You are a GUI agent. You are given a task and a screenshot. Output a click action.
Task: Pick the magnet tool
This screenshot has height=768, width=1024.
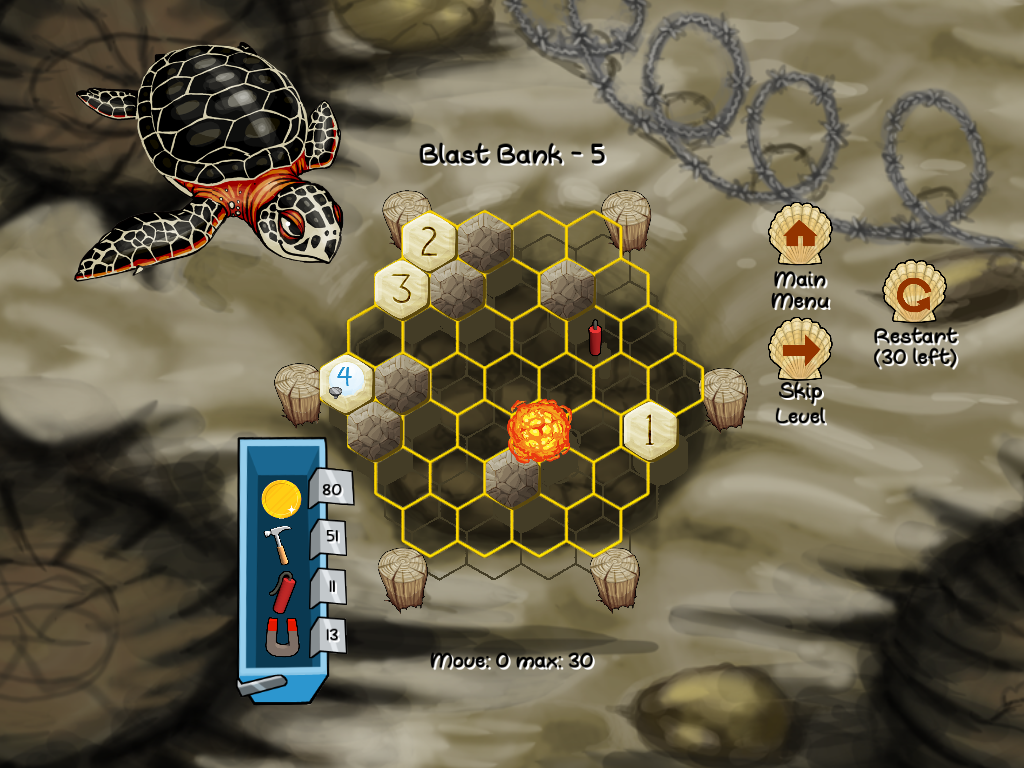click(x=282, y=637)
